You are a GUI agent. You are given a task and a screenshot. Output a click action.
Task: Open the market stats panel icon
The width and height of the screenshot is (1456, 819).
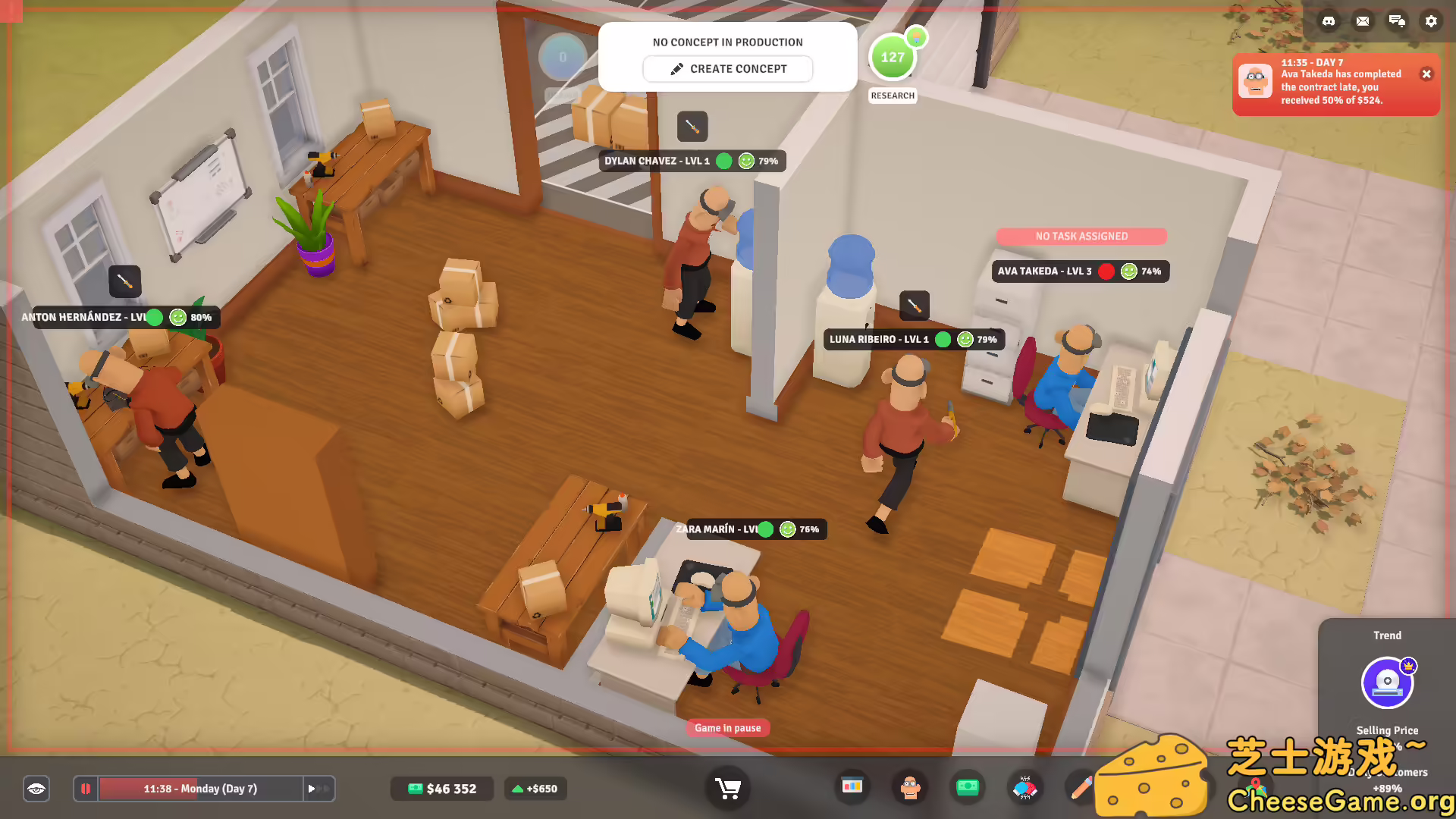click(852, 788)
